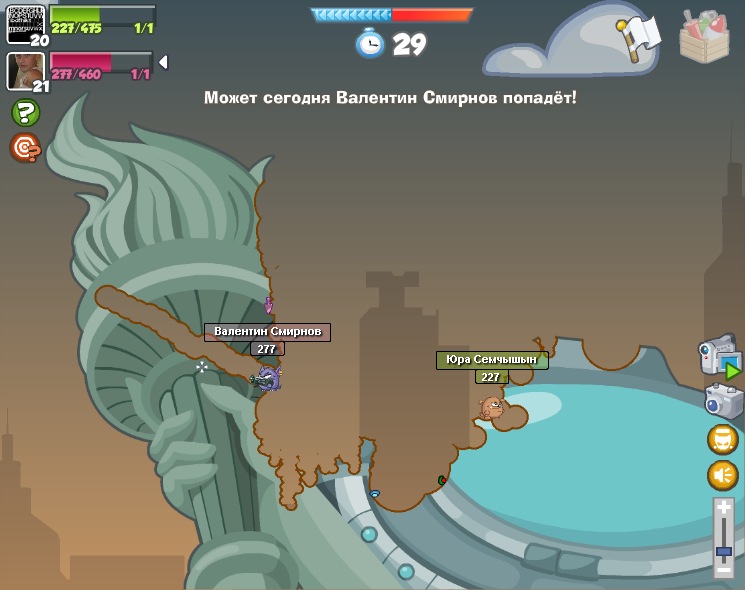Select the level 20 player avatar
745x590 pixels.
coord(25,22)
